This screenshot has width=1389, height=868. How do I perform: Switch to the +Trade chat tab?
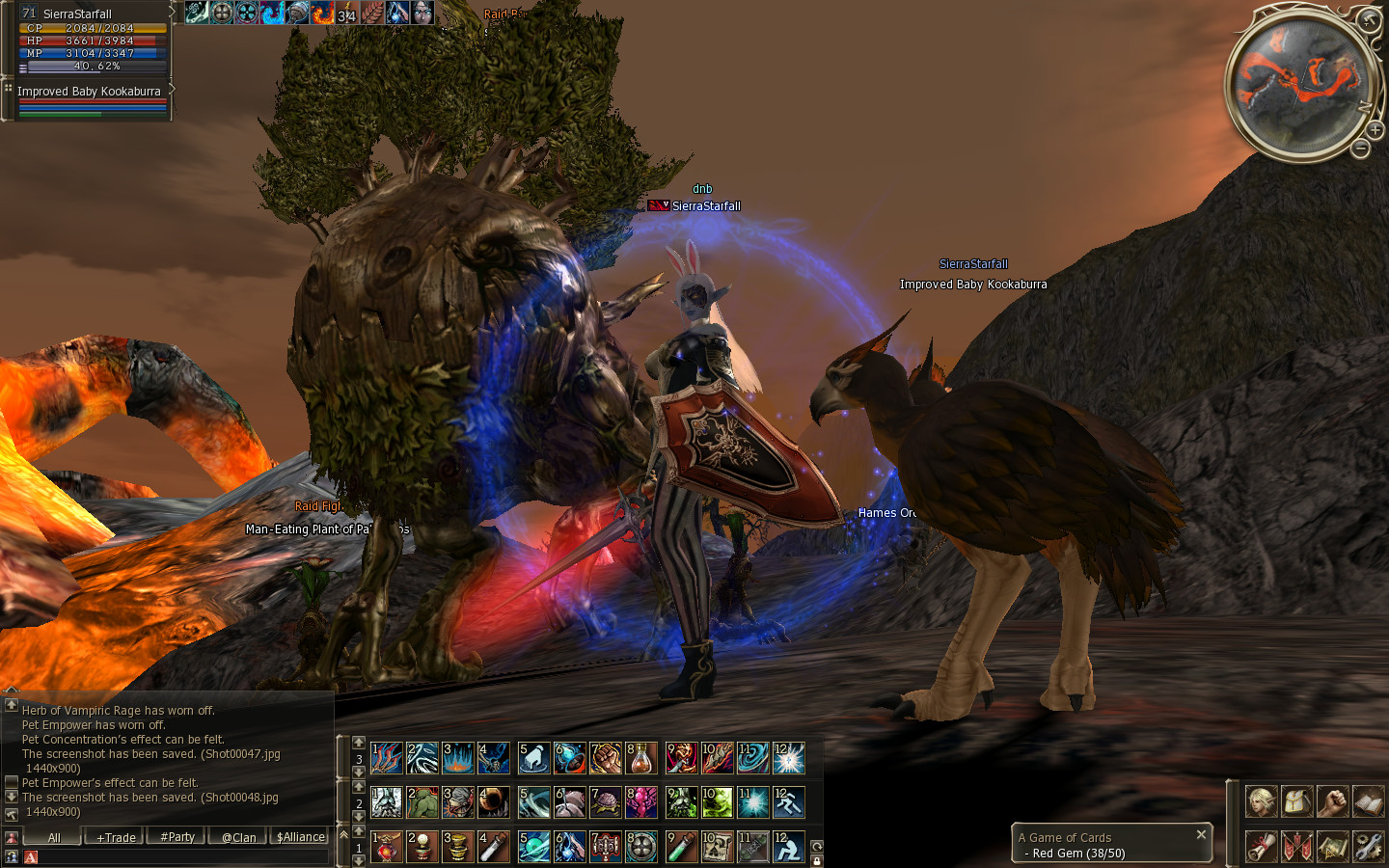coord(116,837)
